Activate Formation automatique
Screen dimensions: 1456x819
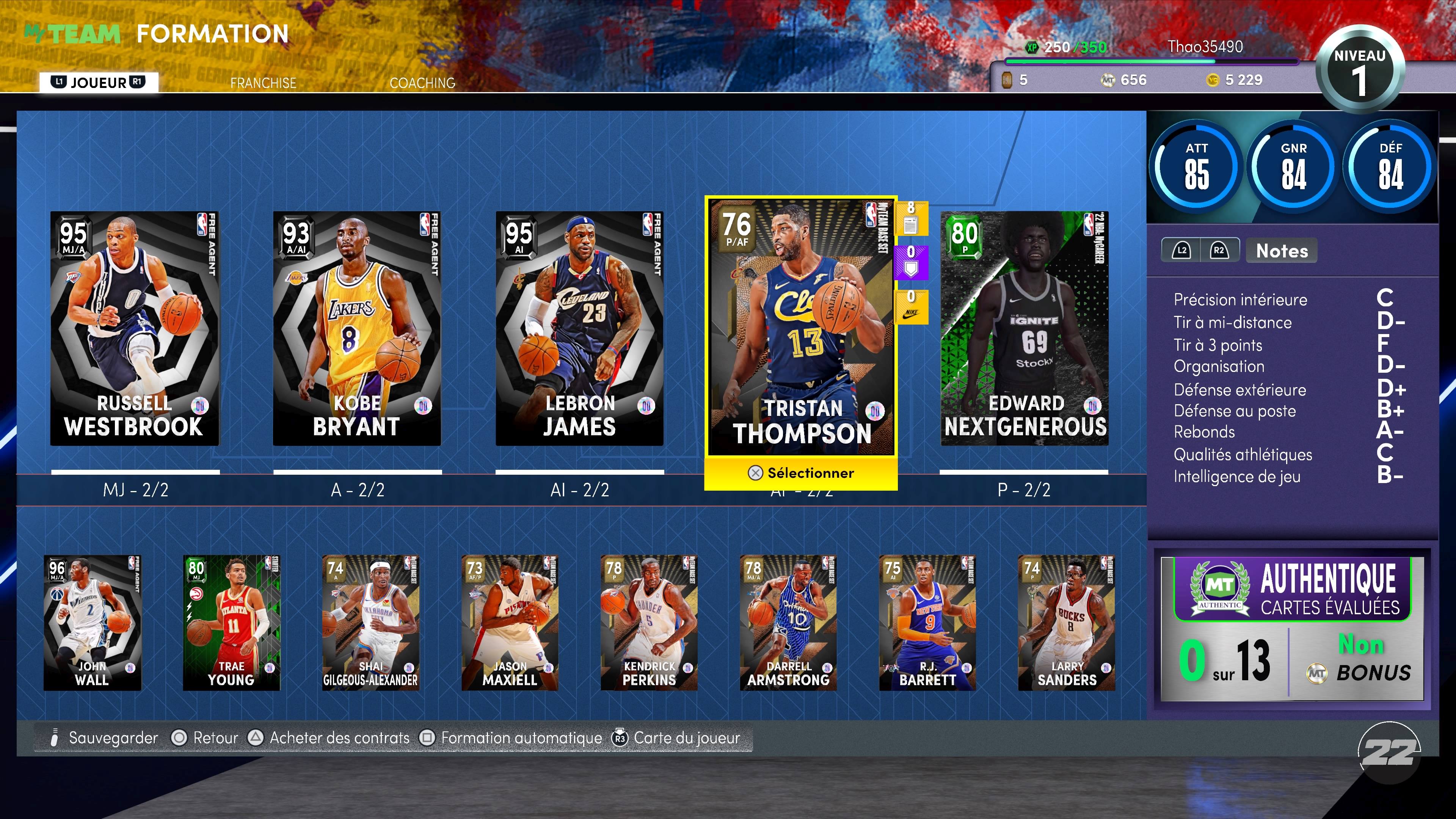pos(522,737)
